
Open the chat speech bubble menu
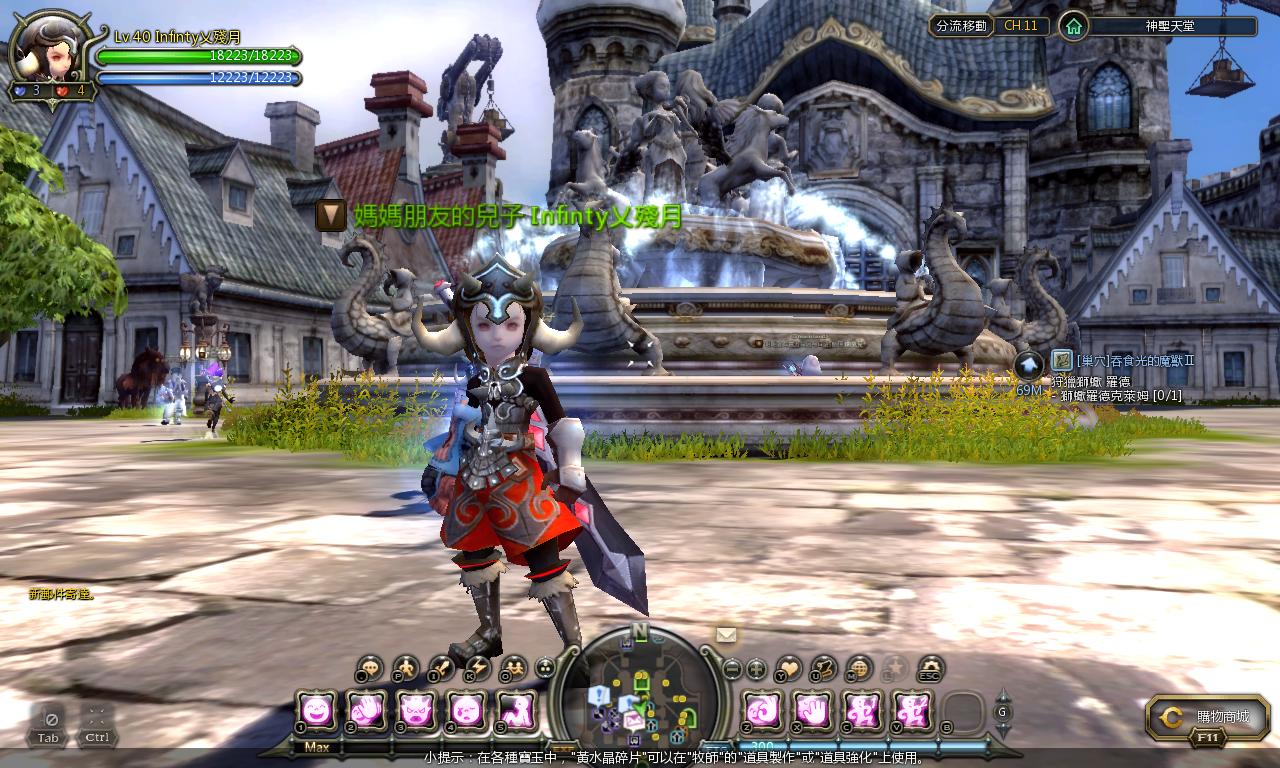[370, 667]
